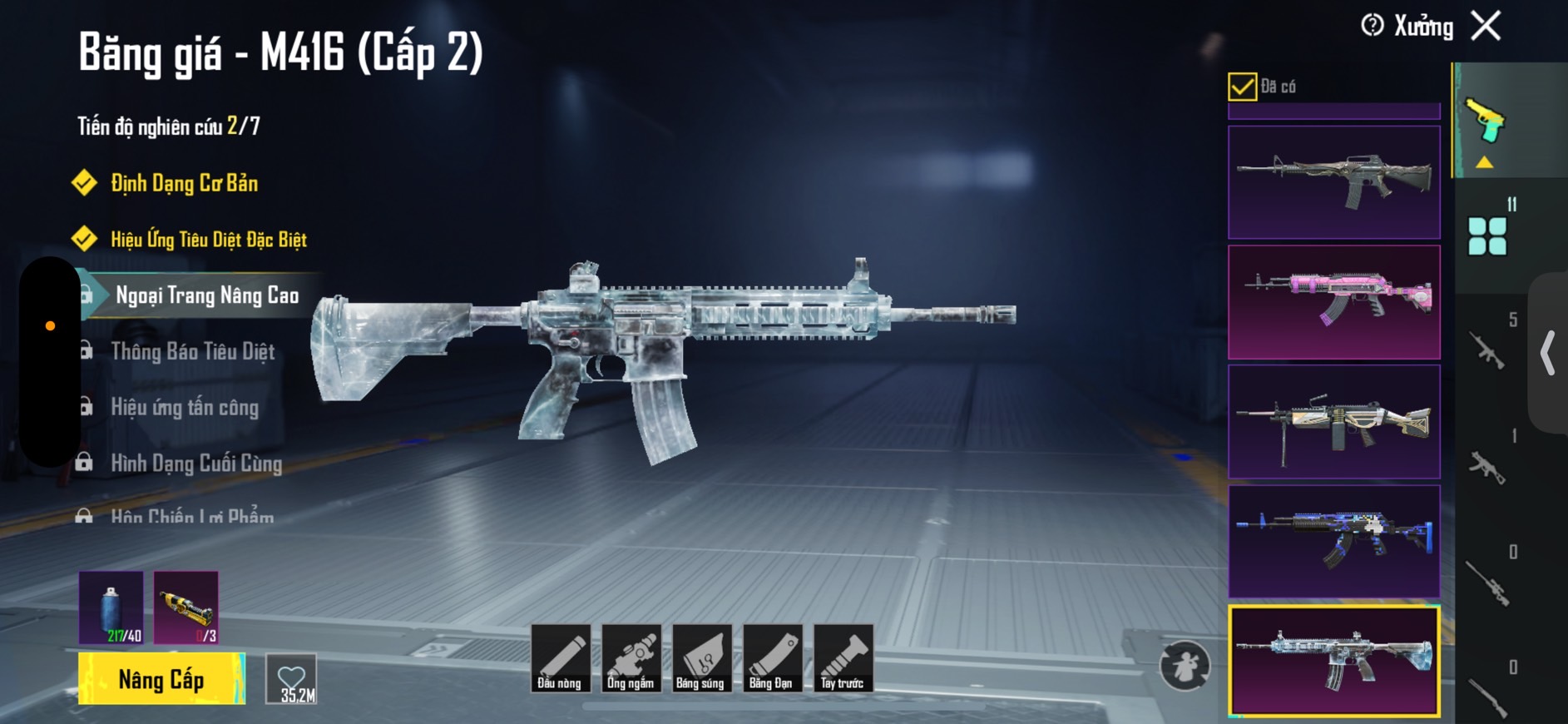Select the pink AKM skin thumbnail
This screenshot has width=1568, height=724.
[1333, 302]
